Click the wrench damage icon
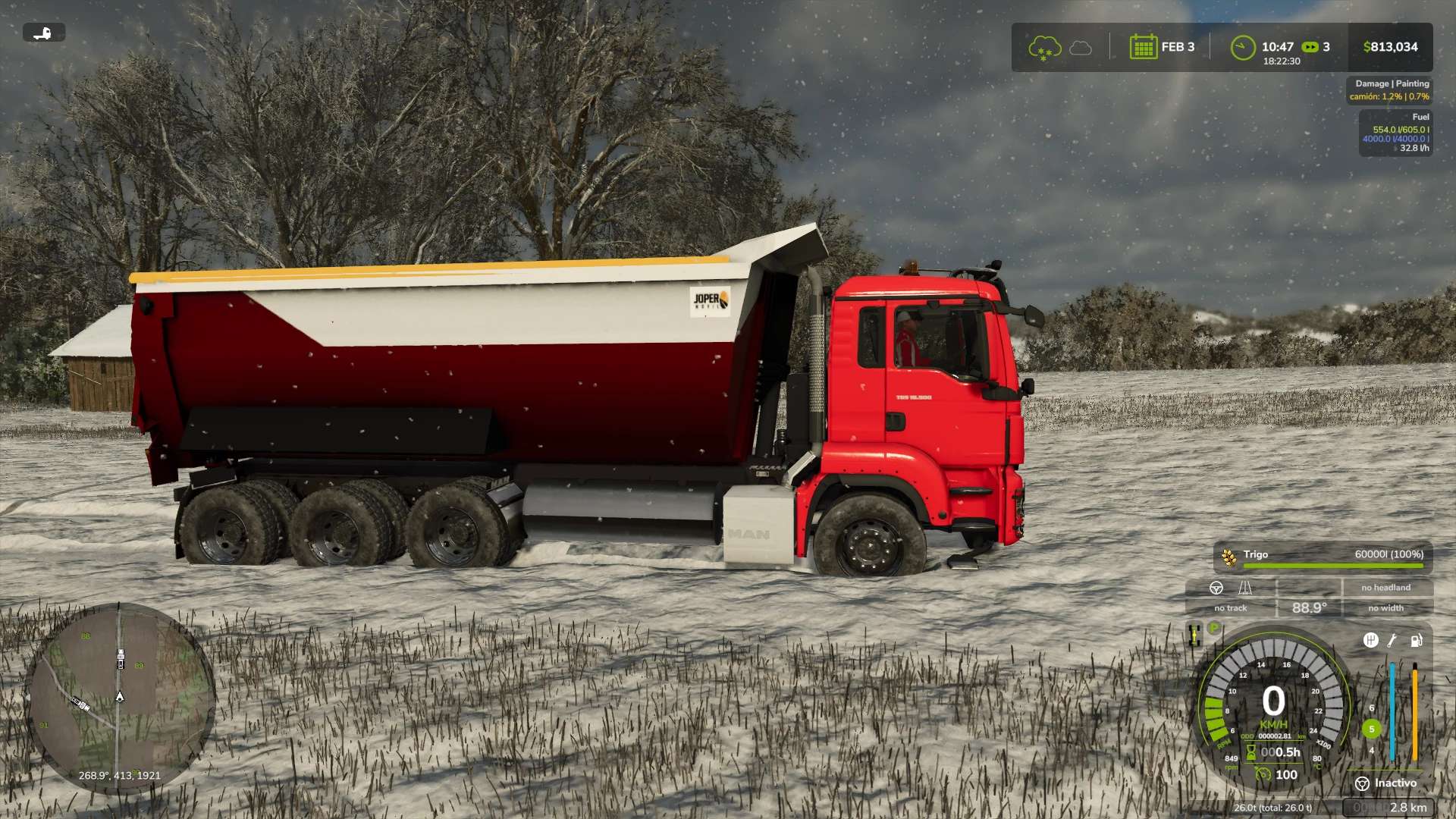The width and height of the screenshot is (1456, 819). (x=1392, y=640)
